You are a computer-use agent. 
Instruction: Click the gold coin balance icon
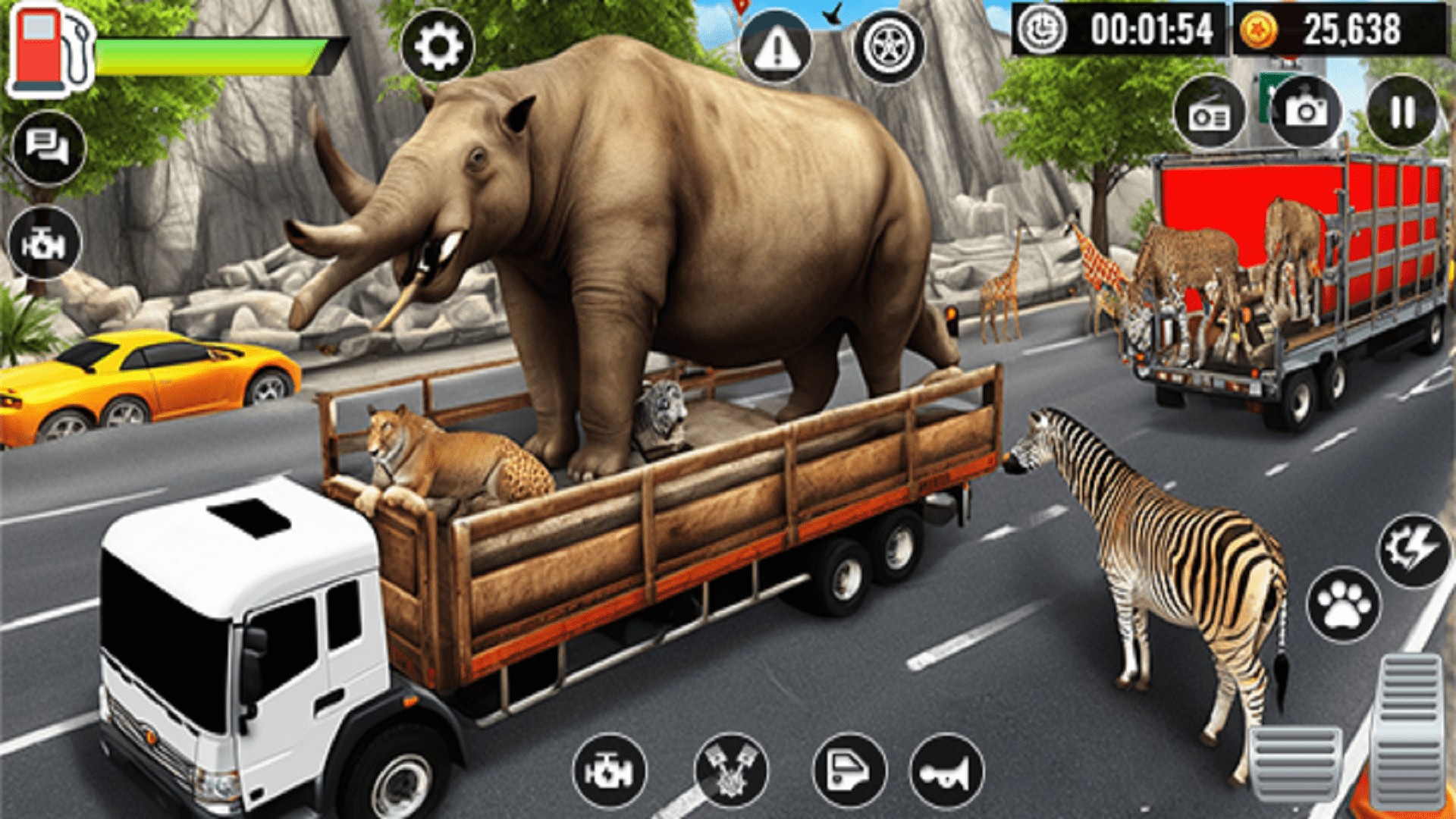(1259, 31)
